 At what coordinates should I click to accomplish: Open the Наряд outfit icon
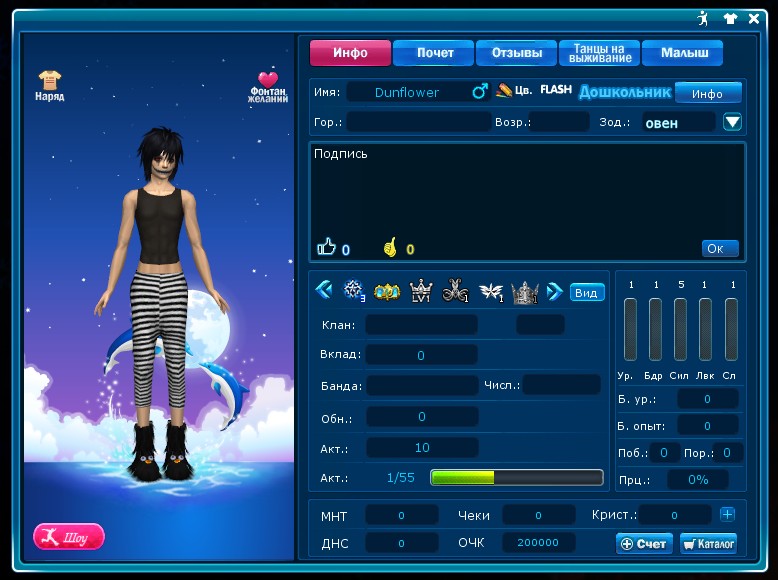coord(50,84)
